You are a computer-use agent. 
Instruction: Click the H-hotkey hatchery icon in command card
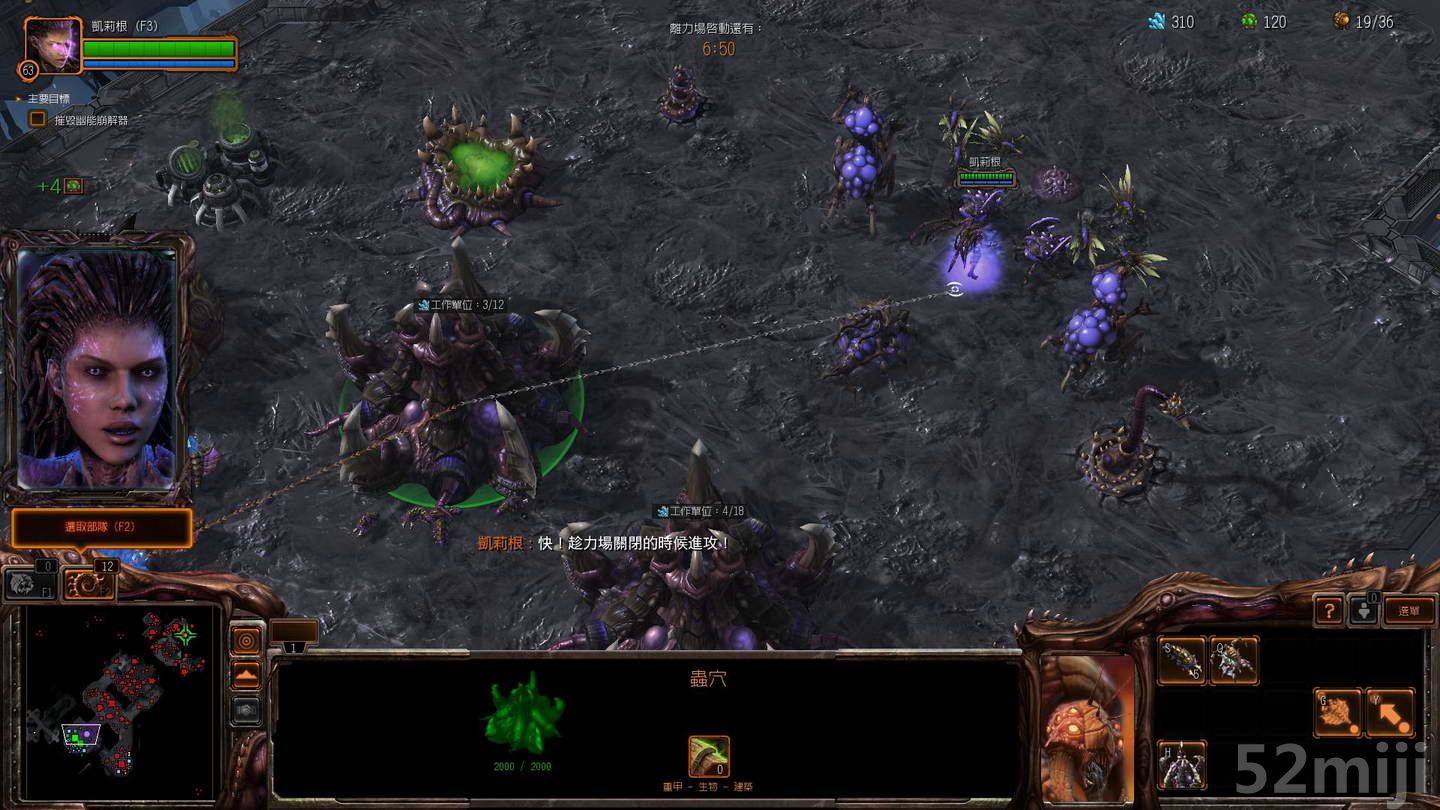coord(1181,765)
